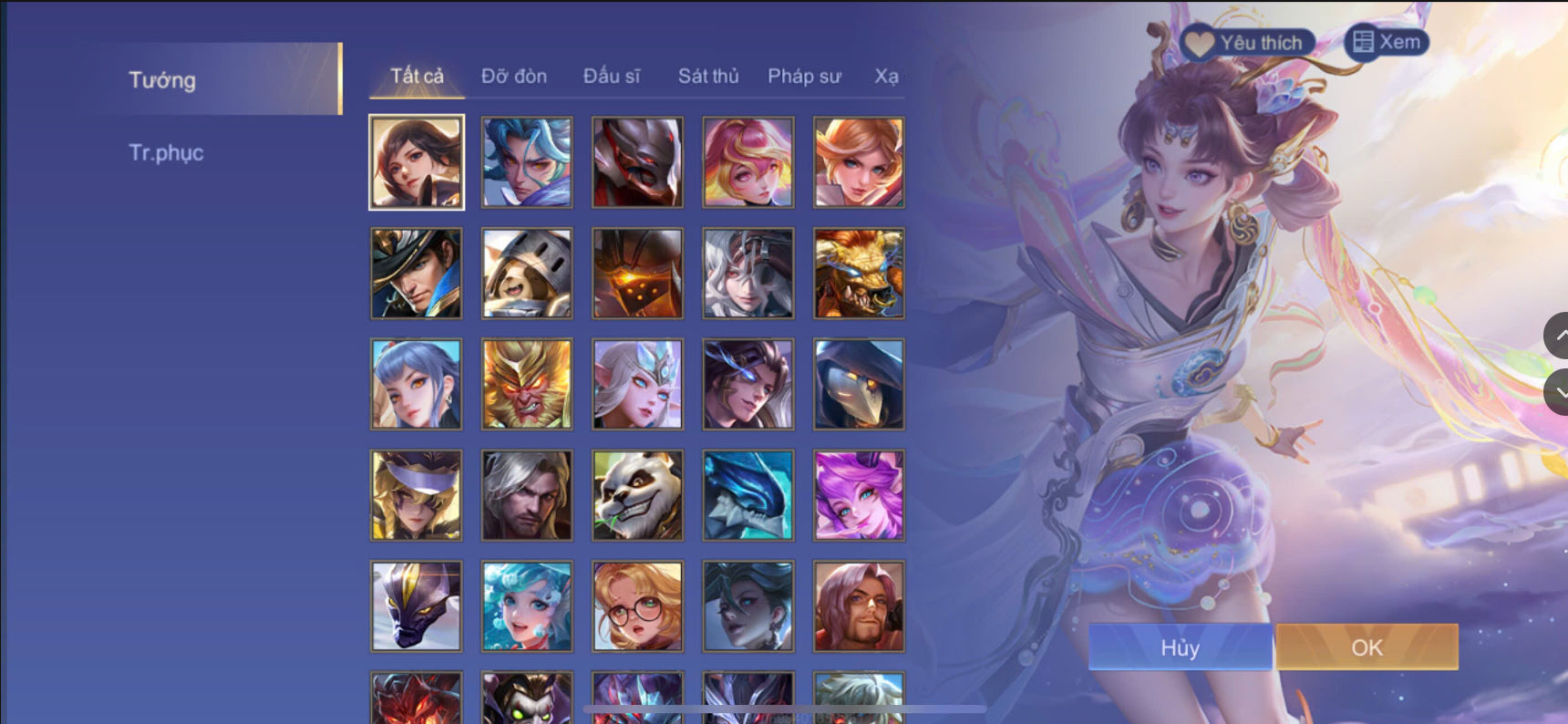Select the purple-haired cat-eared hero
Viewport: 1568px width, 724px height.
coord(858,495)
